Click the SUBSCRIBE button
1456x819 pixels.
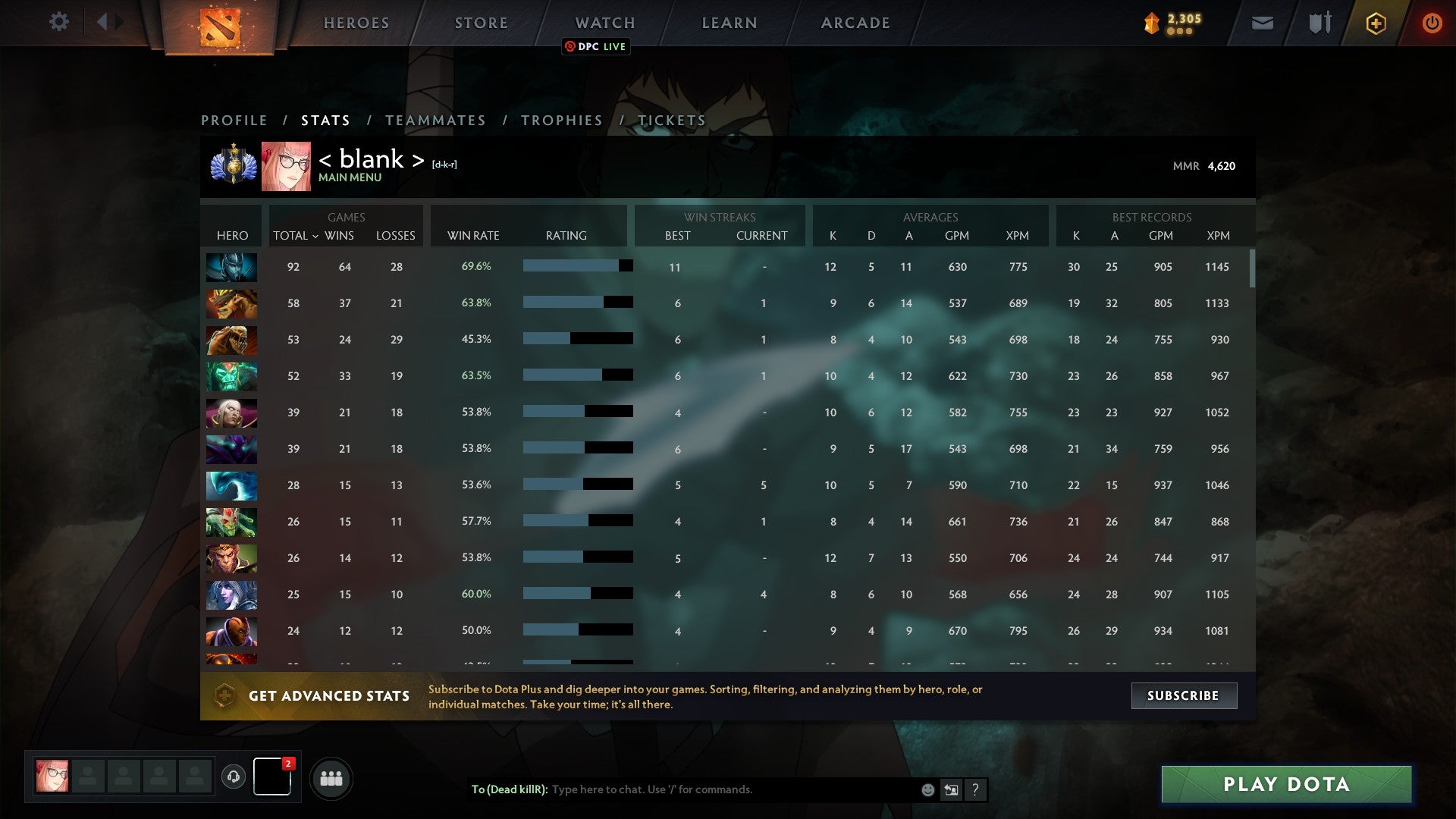tap(1183, 695)
